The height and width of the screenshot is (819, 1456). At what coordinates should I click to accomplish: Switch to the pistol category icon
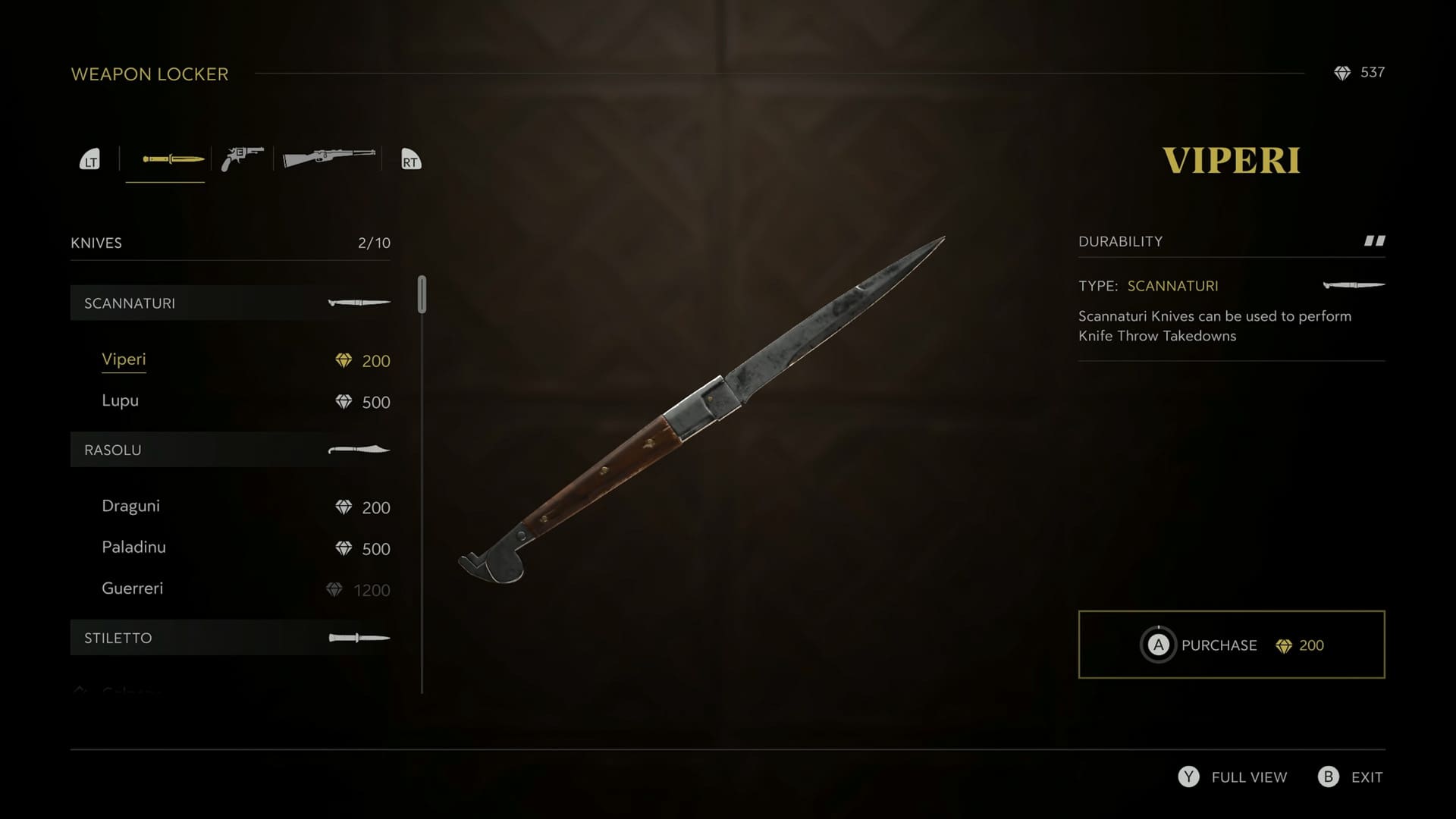click(242, 157)
